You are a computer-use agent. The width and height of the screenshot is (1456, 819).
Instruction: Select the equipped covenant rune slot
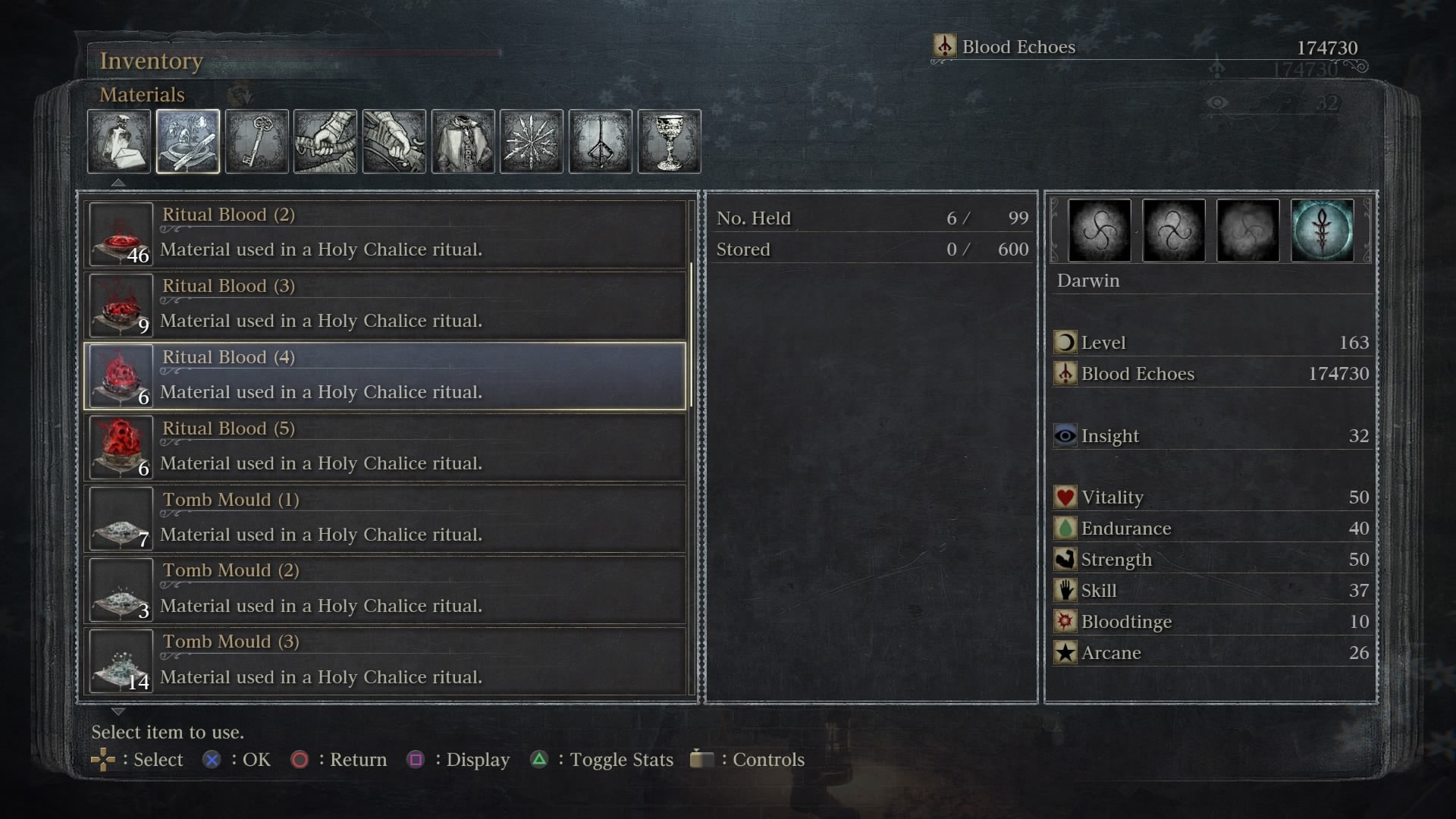click(1323, 231)
